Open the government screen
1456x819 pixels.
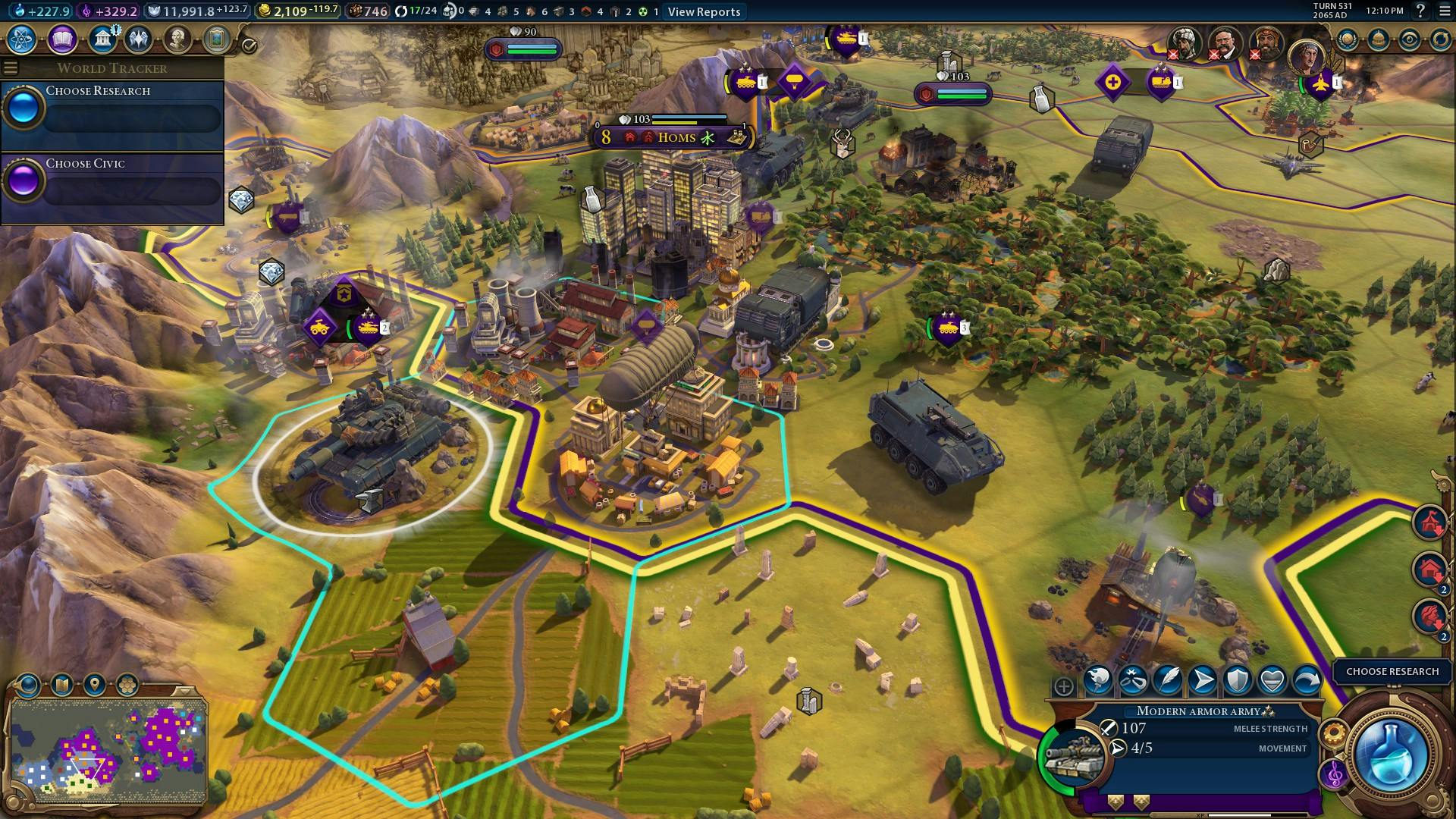click(101, 39)
